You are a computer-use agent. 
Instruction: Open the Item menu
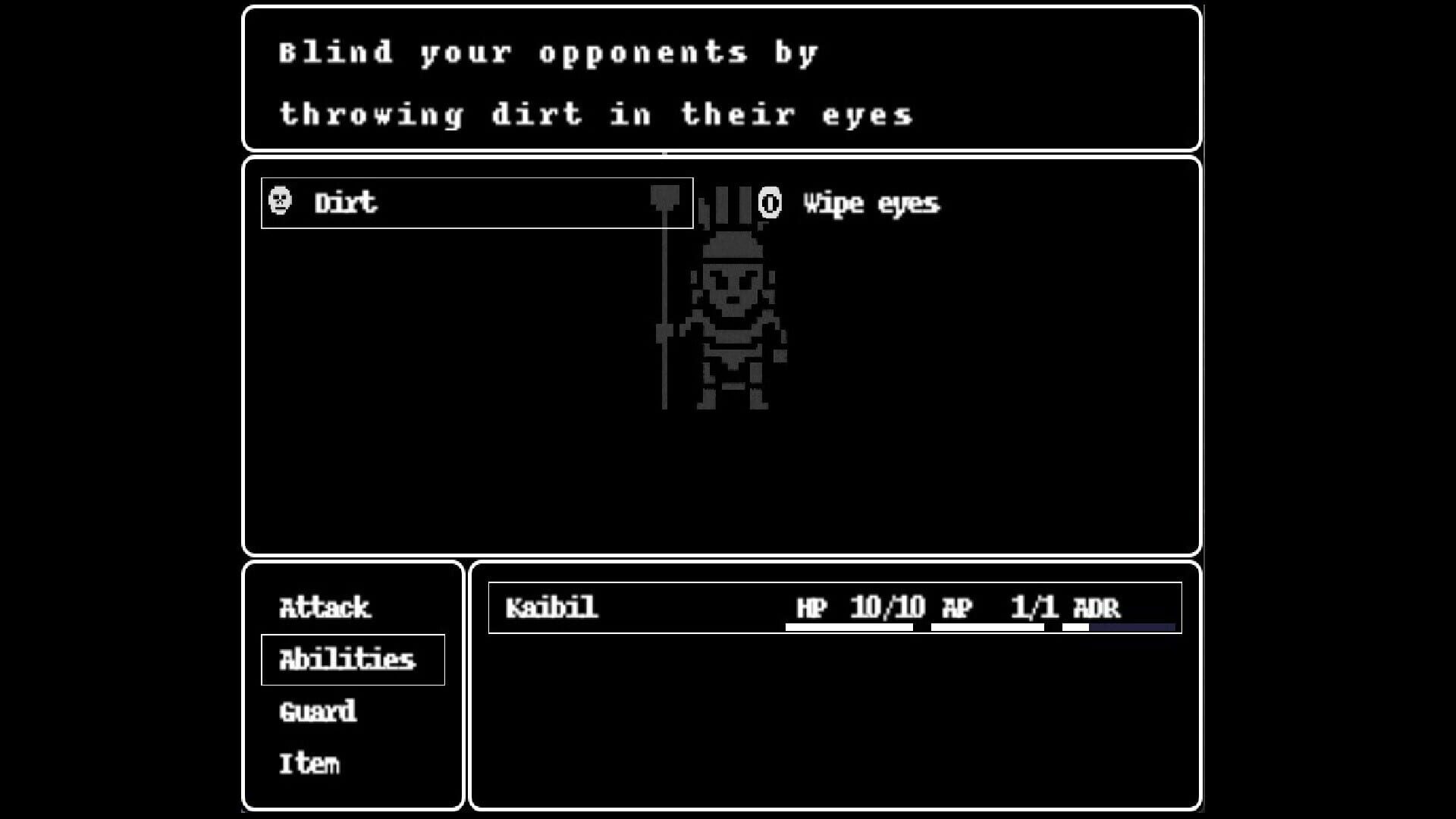coord(311,762)
